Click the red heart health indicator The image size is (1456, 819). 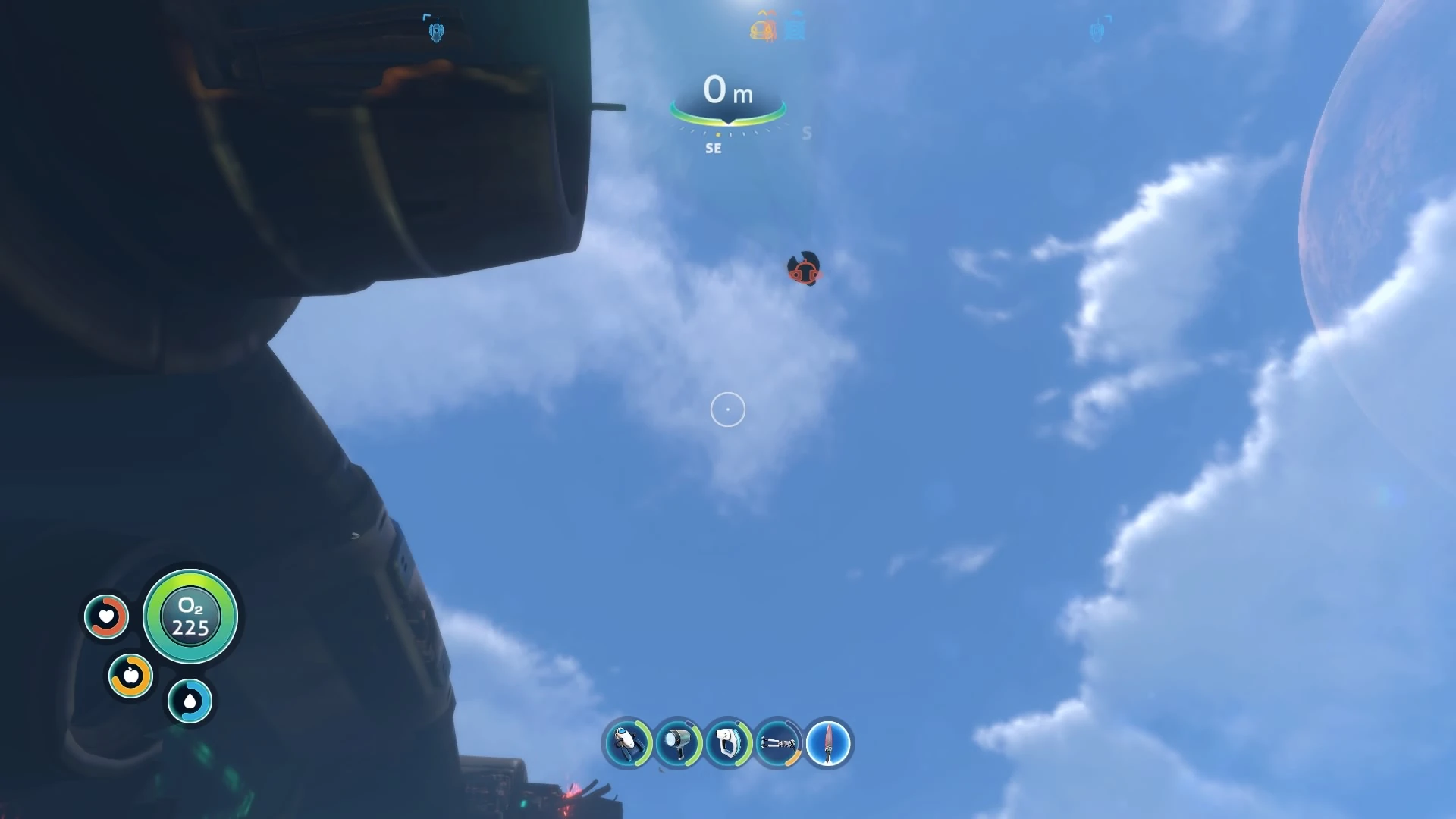click(106, 617)
